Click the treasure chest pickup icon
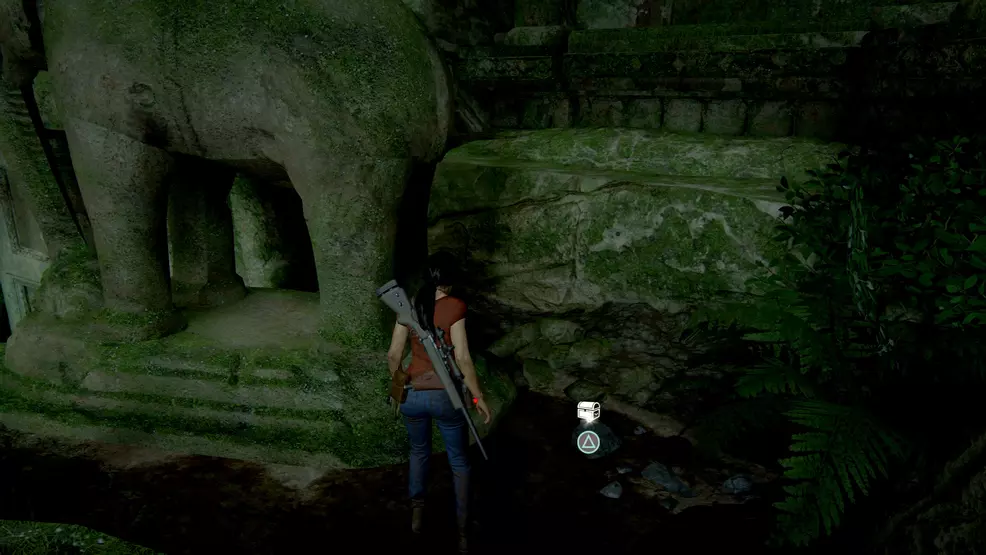Image resolution: width=986 pixels, height=555 pixels. click(589, 411)
